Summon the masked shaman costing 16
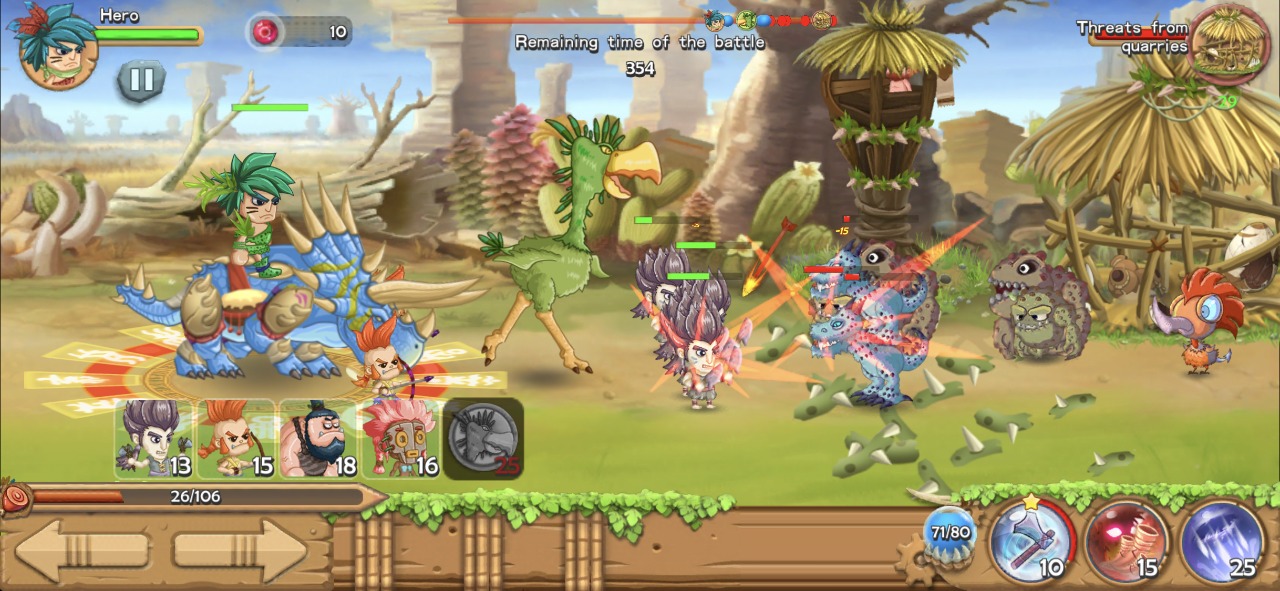Image resolution: width=1280 pixels, height=591 pixels. pos(400,439)
